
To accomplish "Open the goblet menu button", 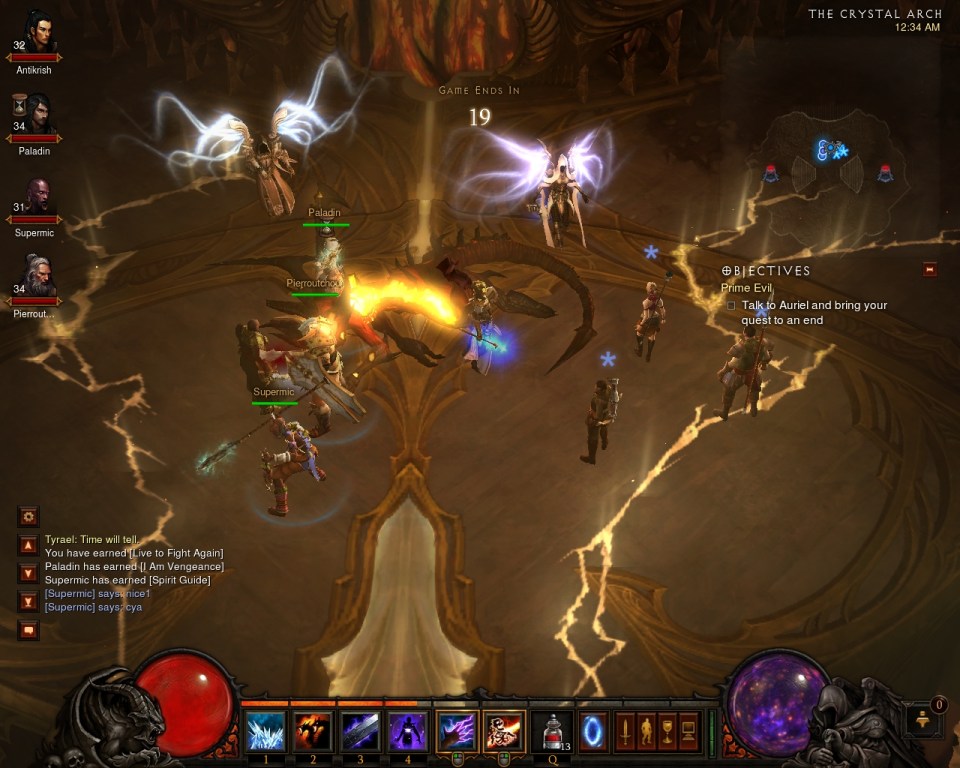I will [x=665, y=730].
